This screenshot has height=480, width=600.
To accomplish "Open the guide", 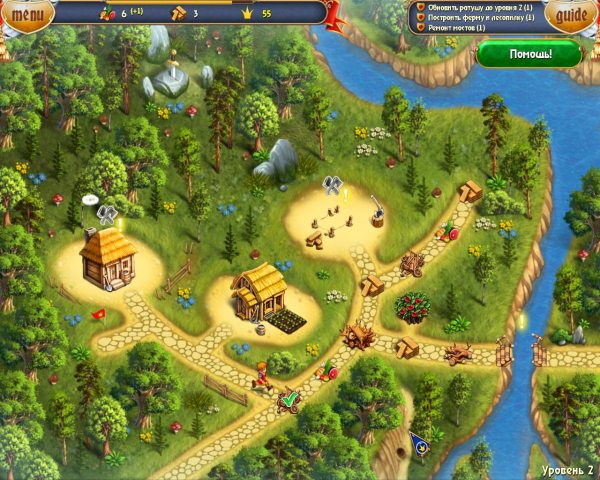I will point(571,15).
